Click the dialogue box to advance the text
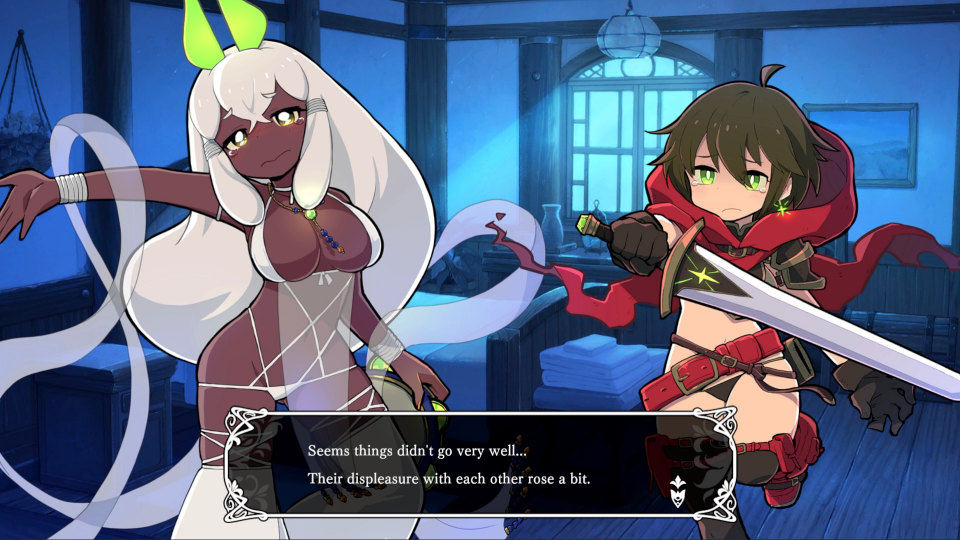960x540 pixels. click(480, 464)
